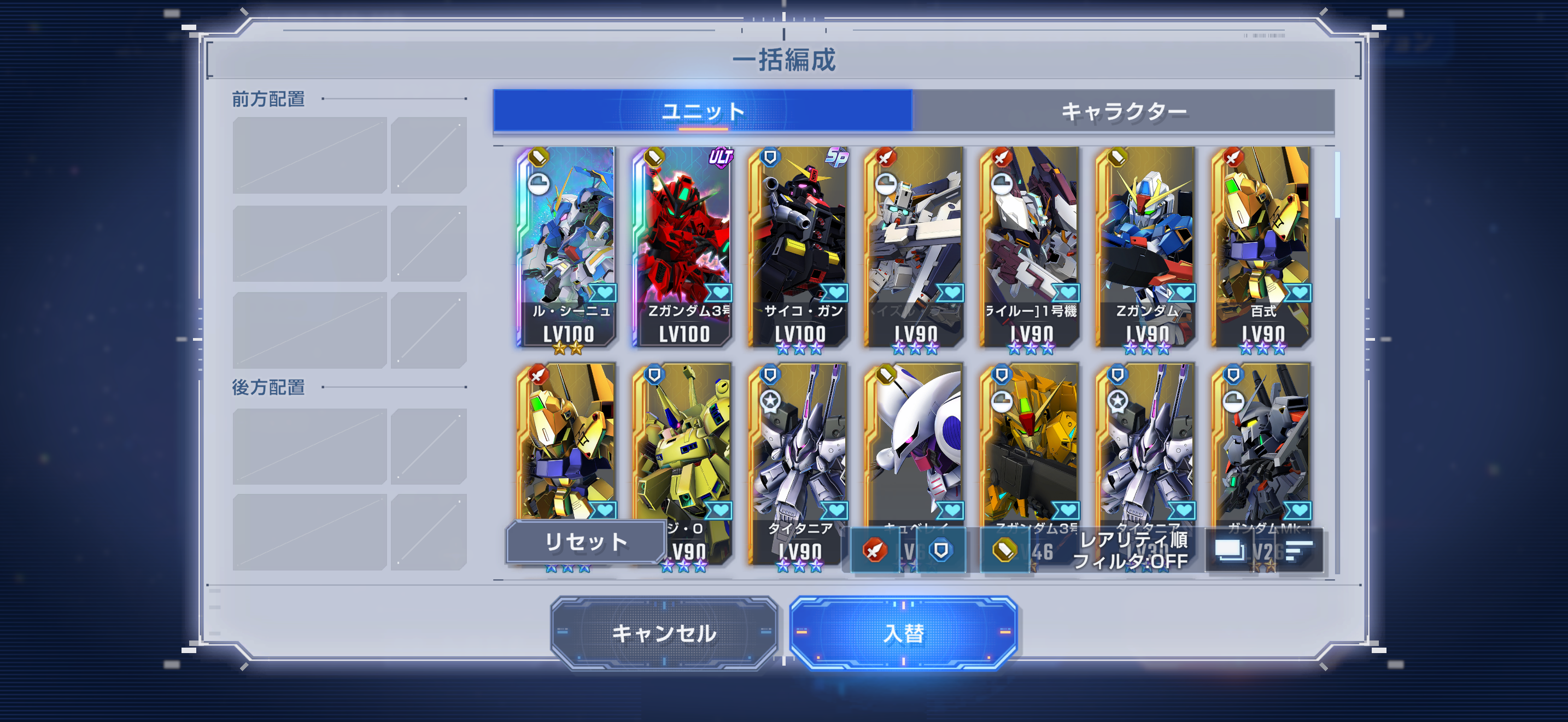Viewport: 1568px width, 722px height.
Task: Pick the サイコ・ガンダム SP unit card
Action: coord(798,247)
